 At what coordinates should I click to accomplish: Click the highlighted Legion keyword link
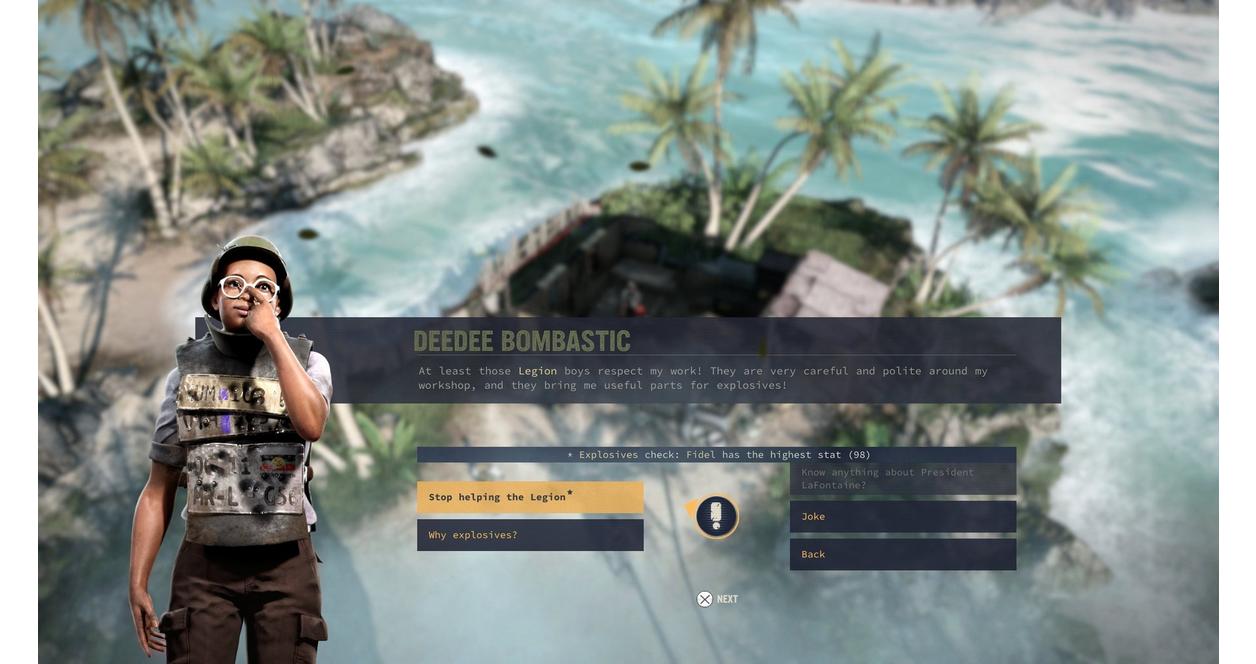537,371
